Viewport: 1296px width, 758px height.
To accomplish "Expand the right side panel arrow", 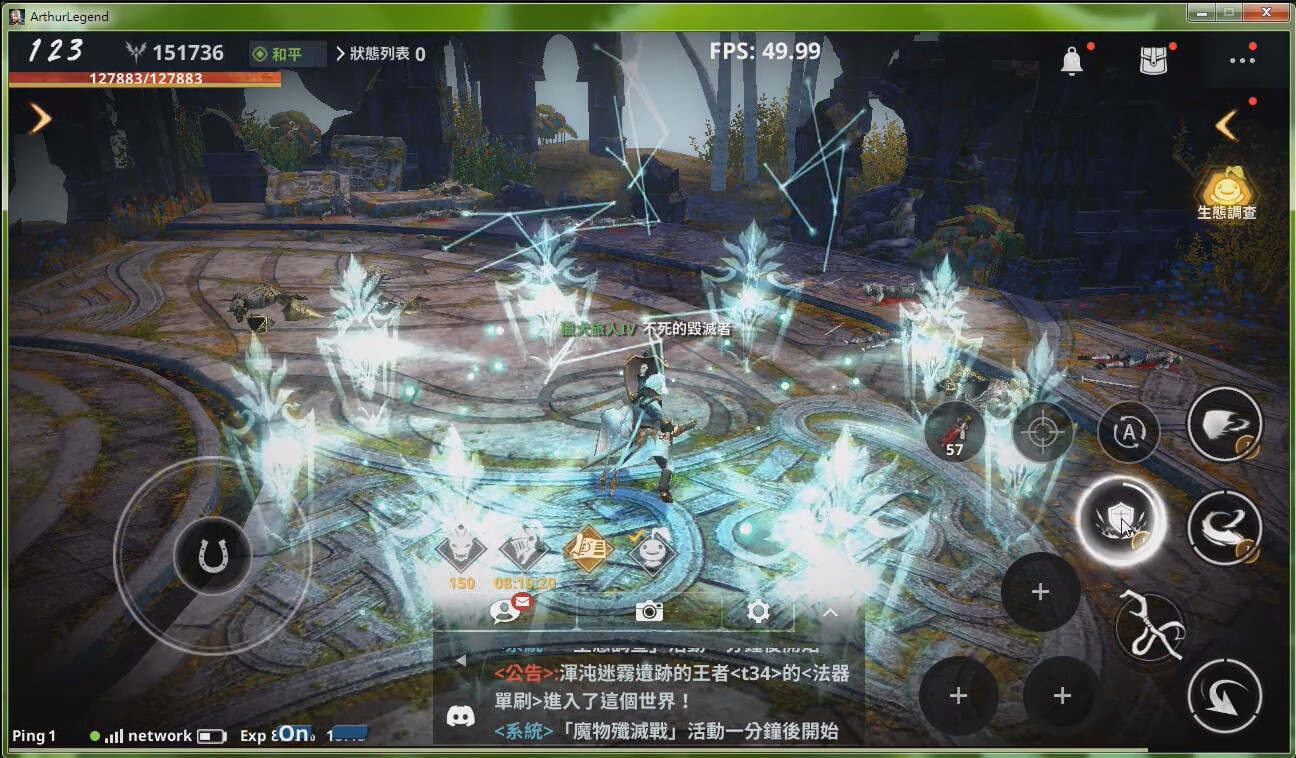I will (1227, 125).
